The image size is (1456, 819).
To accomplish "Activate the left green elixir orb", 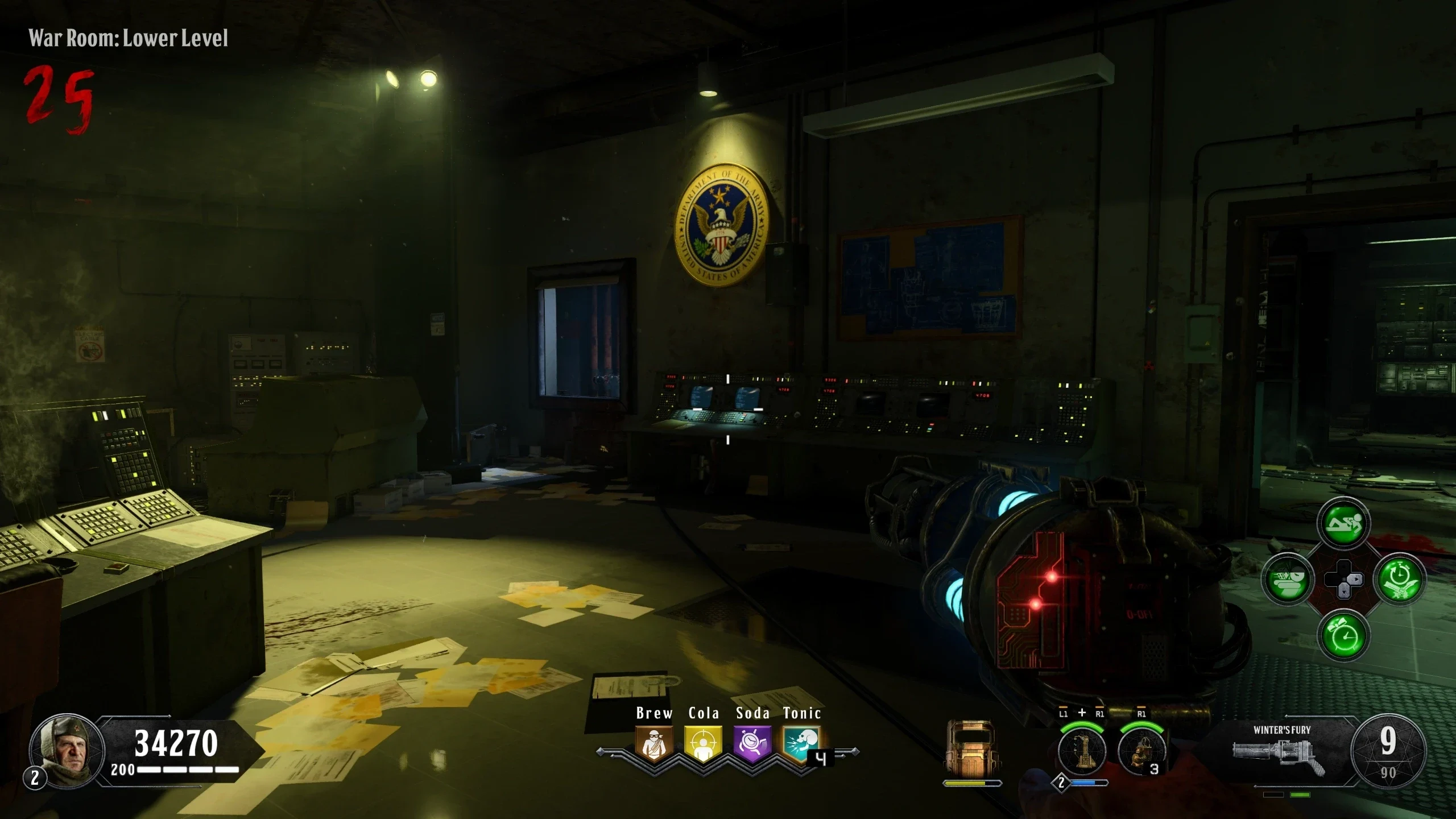I will click(x=1288, y=580).
